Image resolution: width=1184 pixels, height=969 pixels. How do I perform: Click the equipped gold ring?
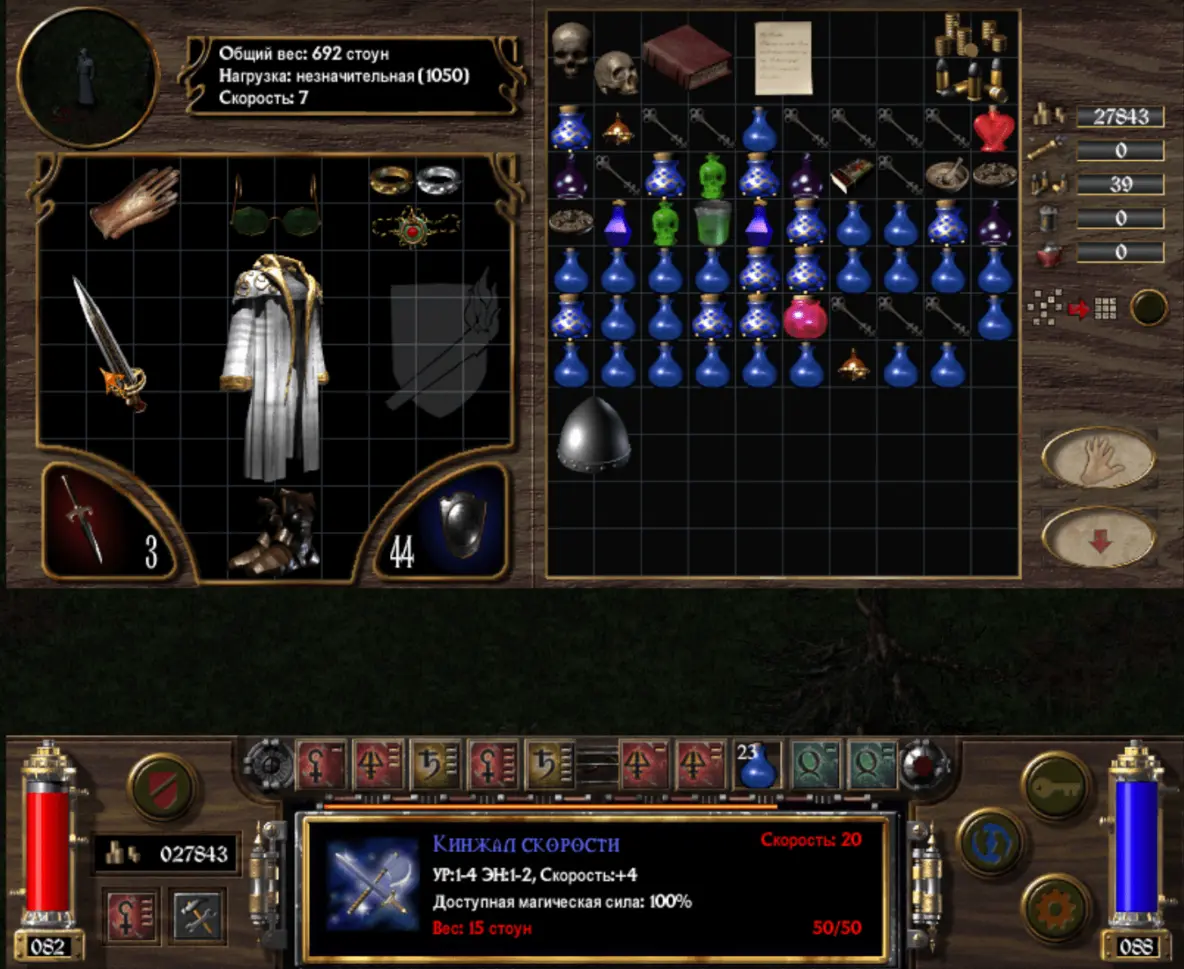point(390,179)
